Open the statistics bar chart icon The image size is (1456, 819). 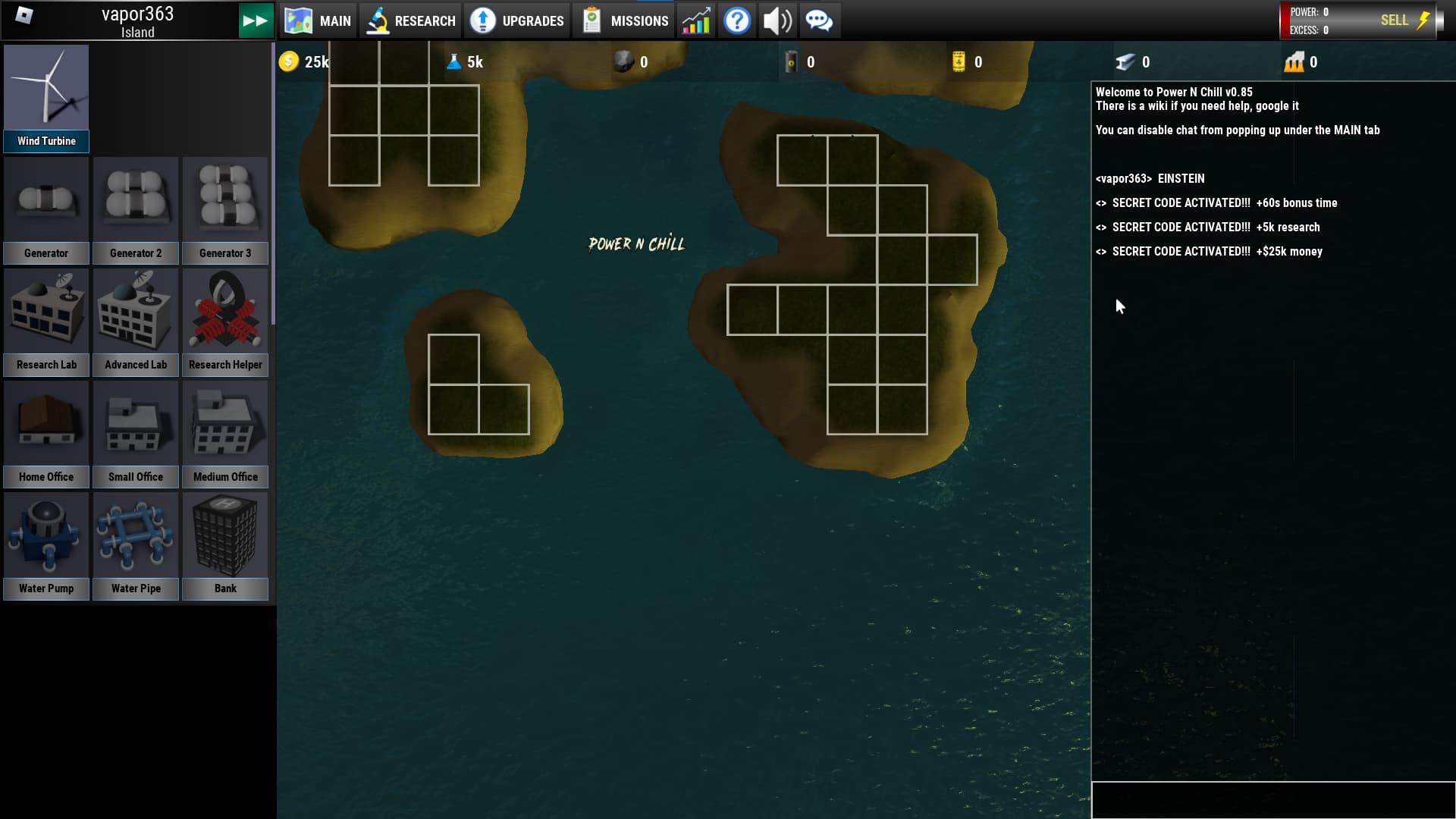point(695,20)
